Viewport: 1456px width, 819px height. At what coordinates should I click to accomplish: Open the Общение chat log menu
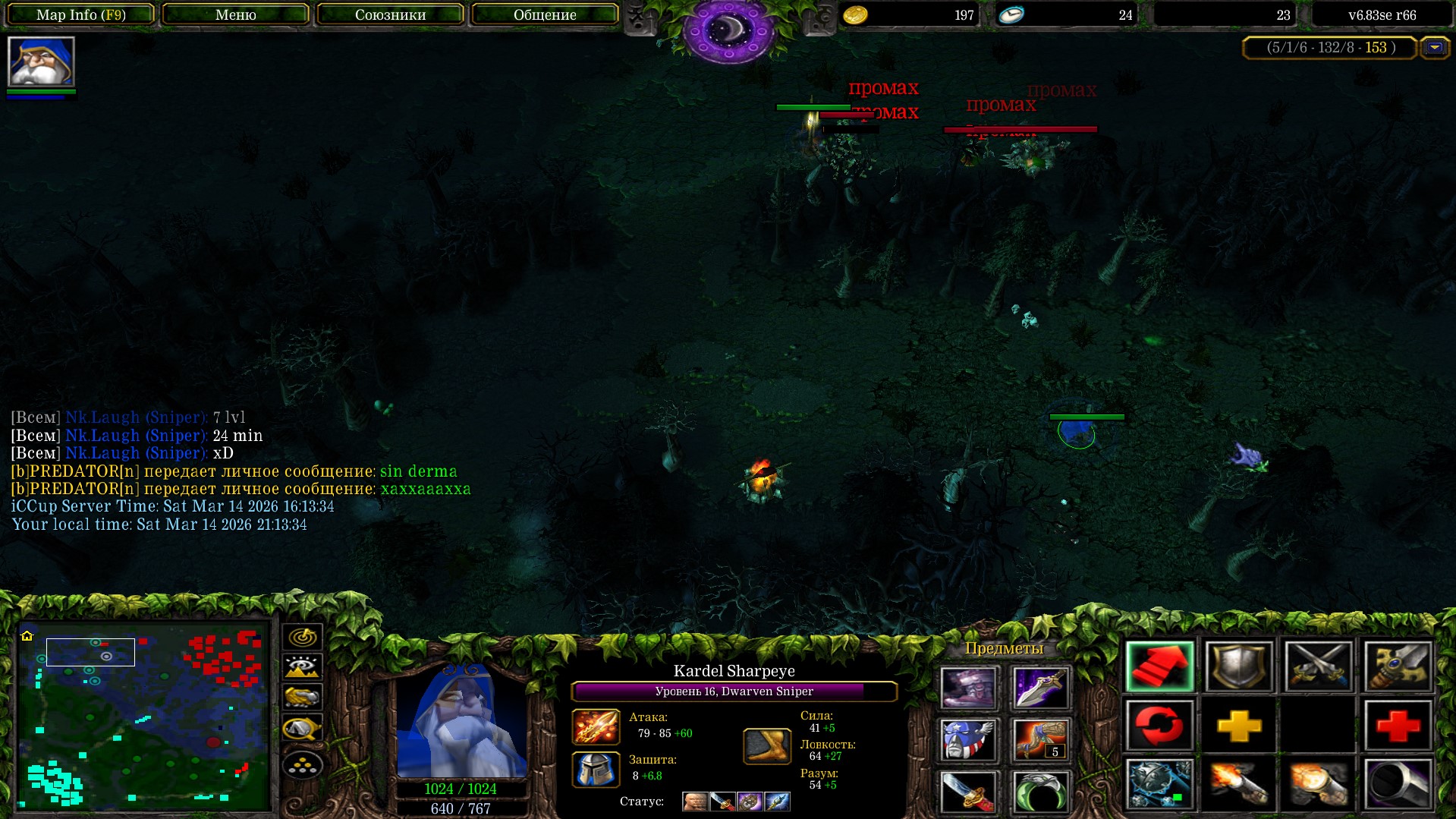[545, 14]
